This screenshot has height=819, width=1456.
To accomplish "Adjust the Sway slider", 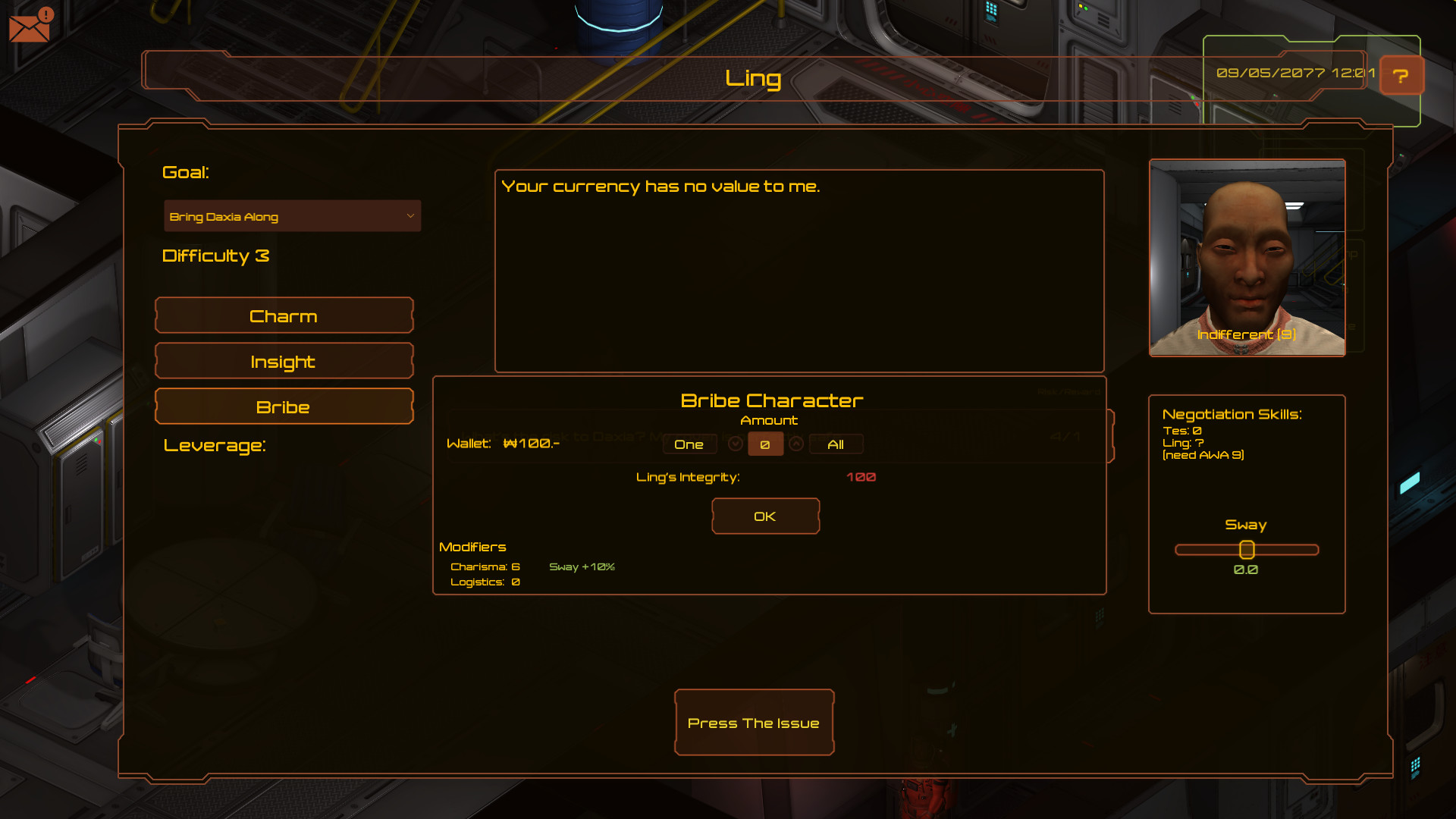I will tap(1247, 549).
